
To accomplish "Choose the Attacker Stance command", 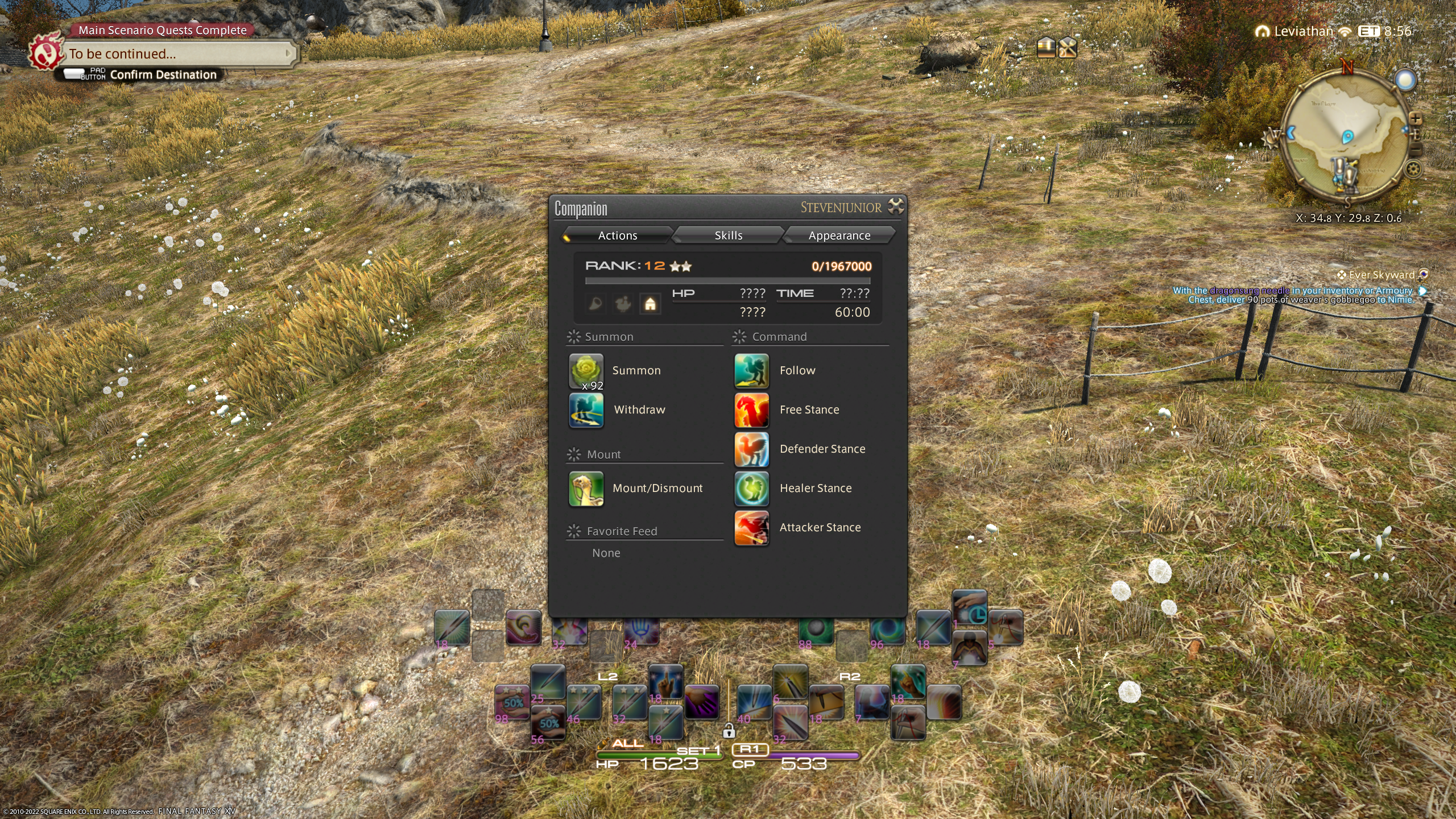I will [751, 528].
